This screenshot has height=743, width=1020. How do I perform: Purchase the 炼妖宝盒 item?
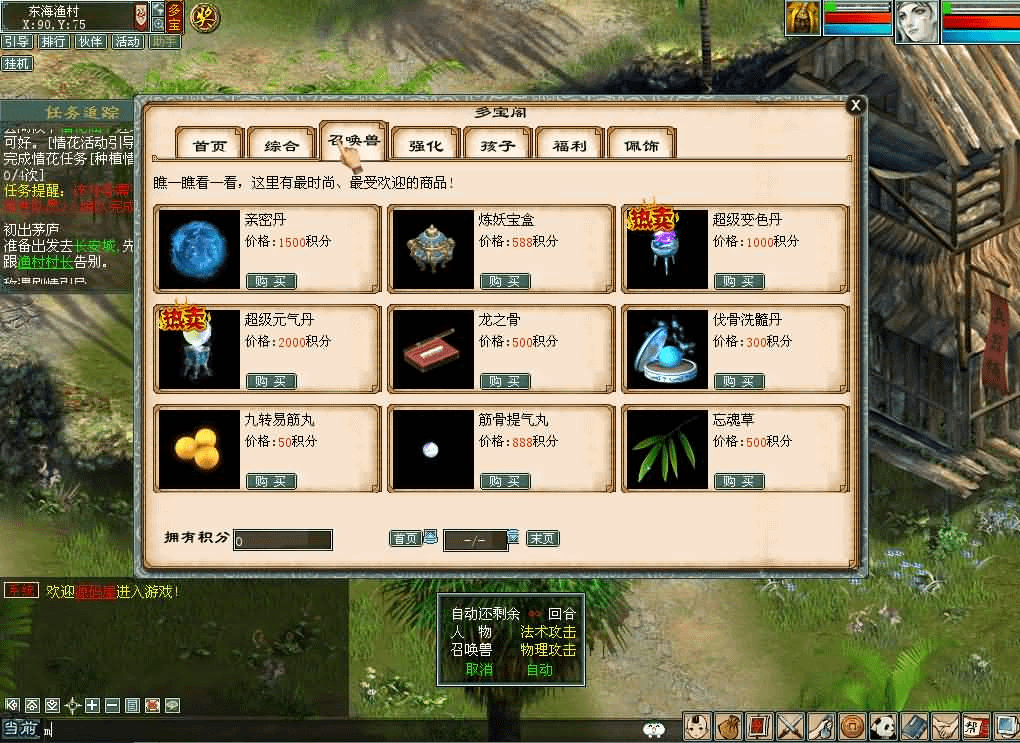505,281
